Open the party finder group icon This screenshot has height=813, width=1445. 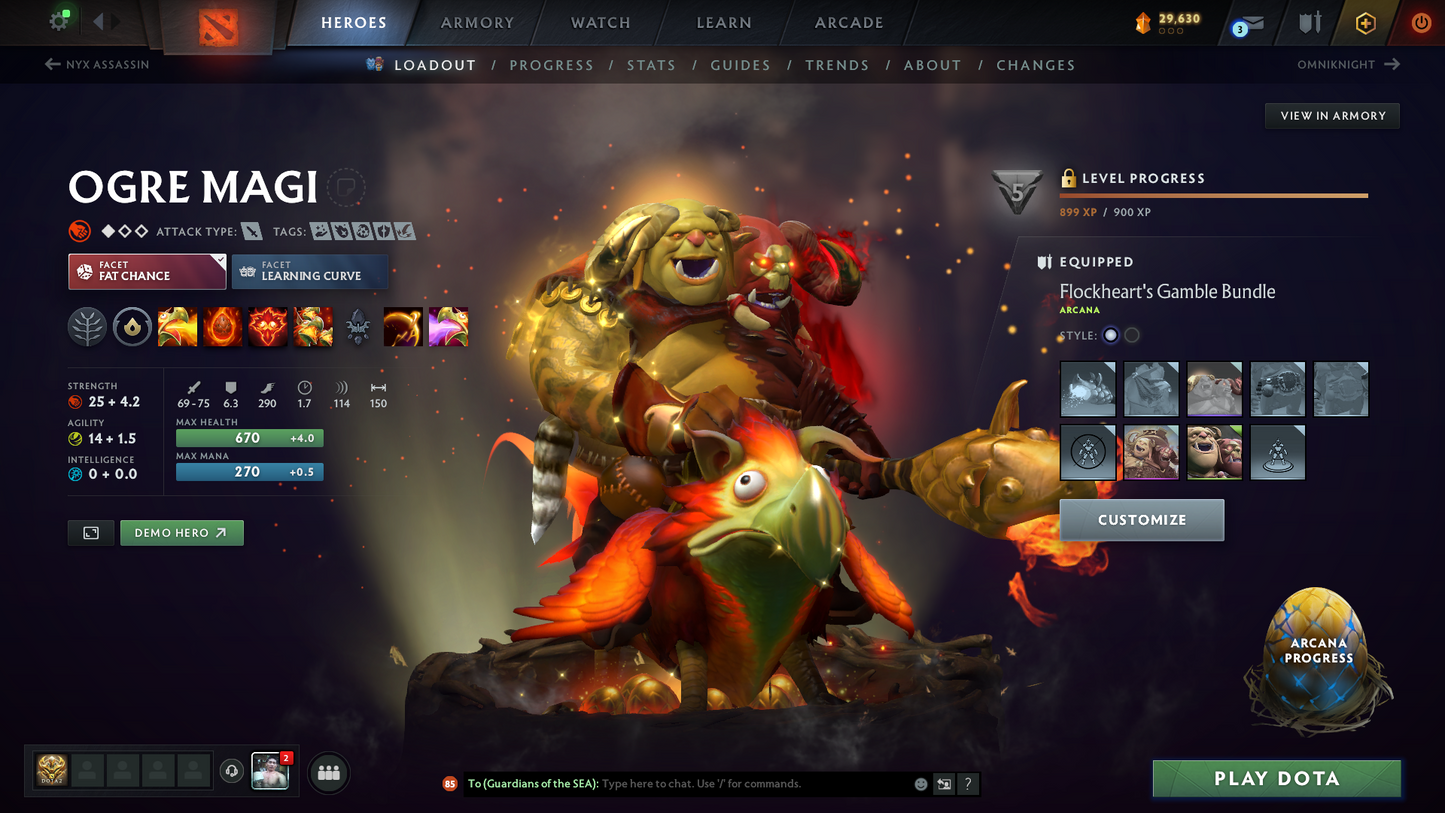point(328,772)
